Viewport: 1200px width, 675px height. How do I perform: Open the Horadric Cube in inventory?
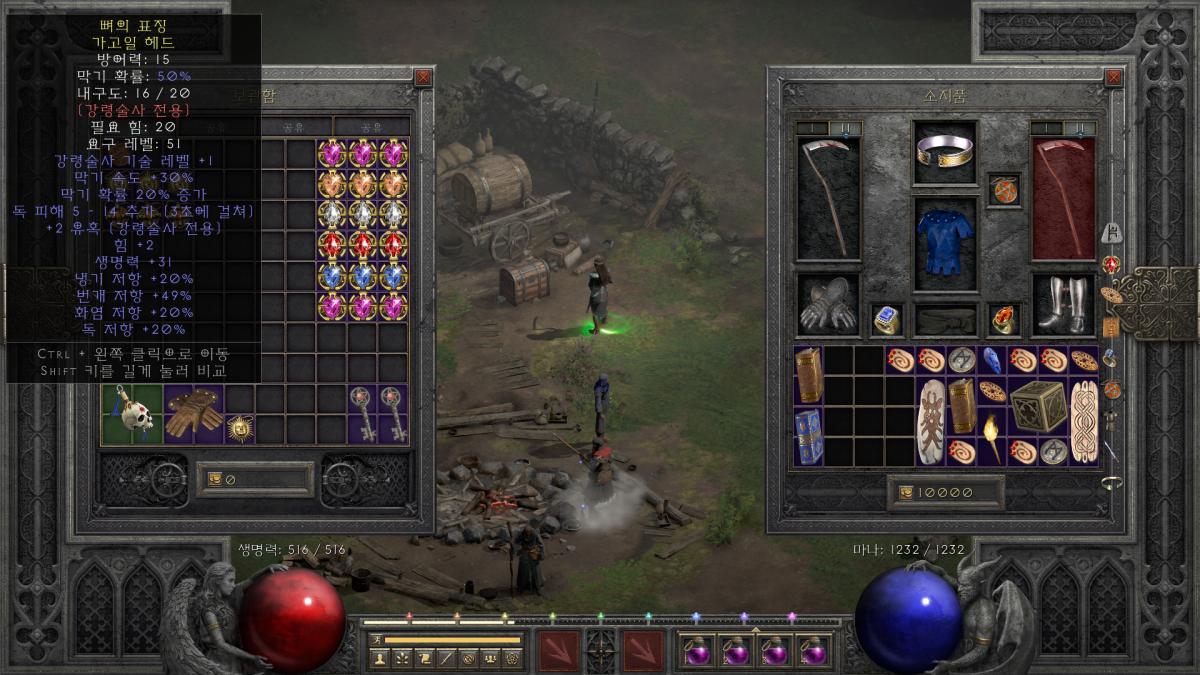pyautogui.click(x=1037, y=405)
